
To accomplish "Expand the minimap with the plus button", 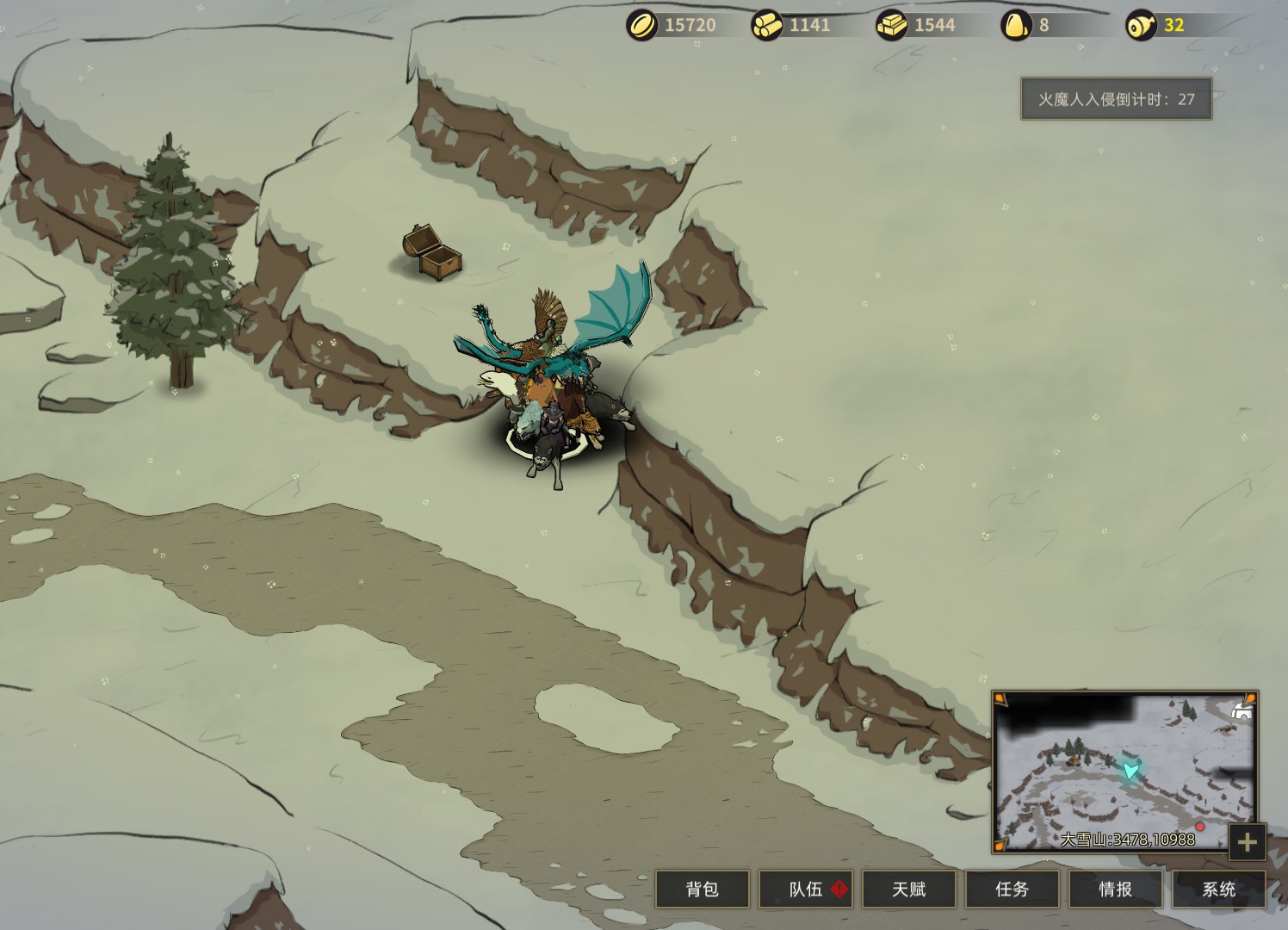I will [1248, 842].
